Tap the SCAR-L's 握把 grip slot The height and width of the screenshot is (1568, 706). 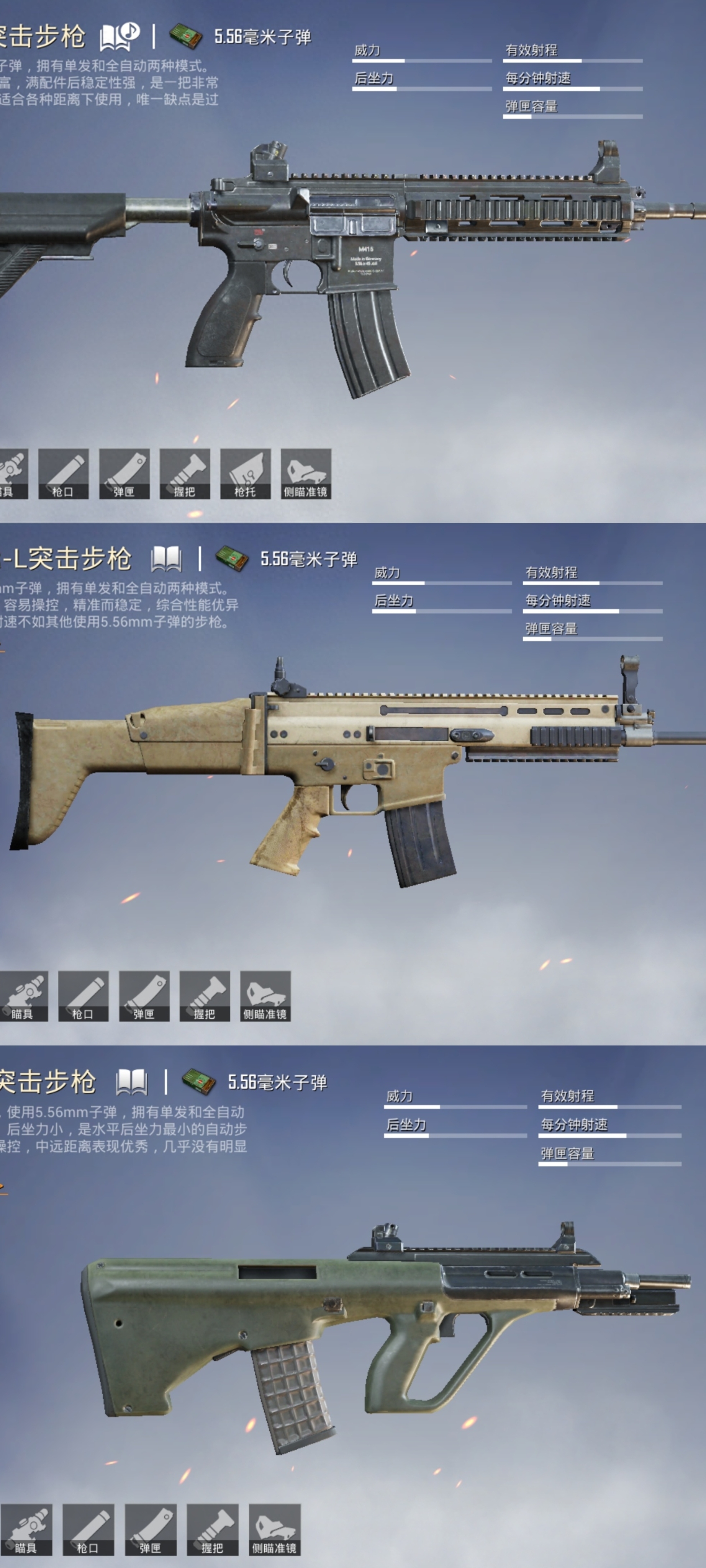coord(205,996)
